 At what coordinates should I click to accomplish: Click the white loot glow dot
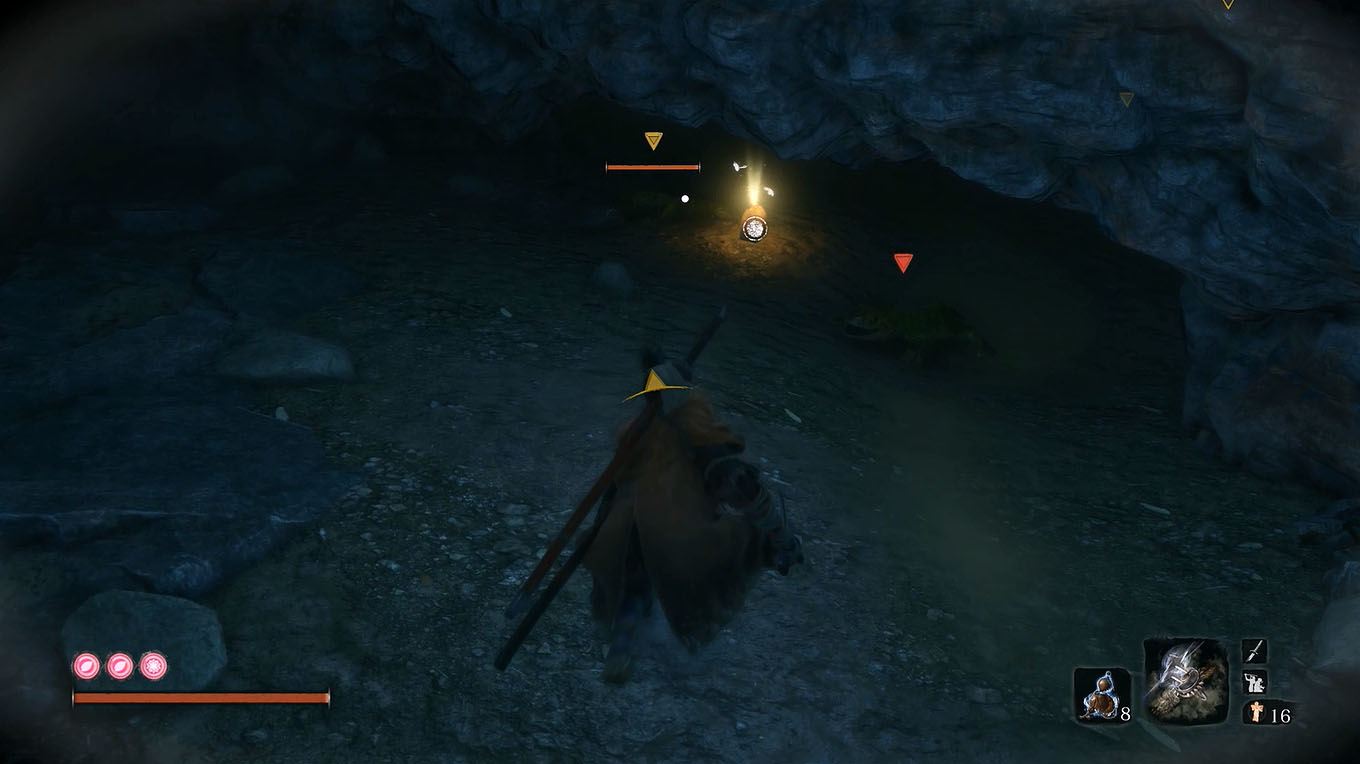(685, 197)
